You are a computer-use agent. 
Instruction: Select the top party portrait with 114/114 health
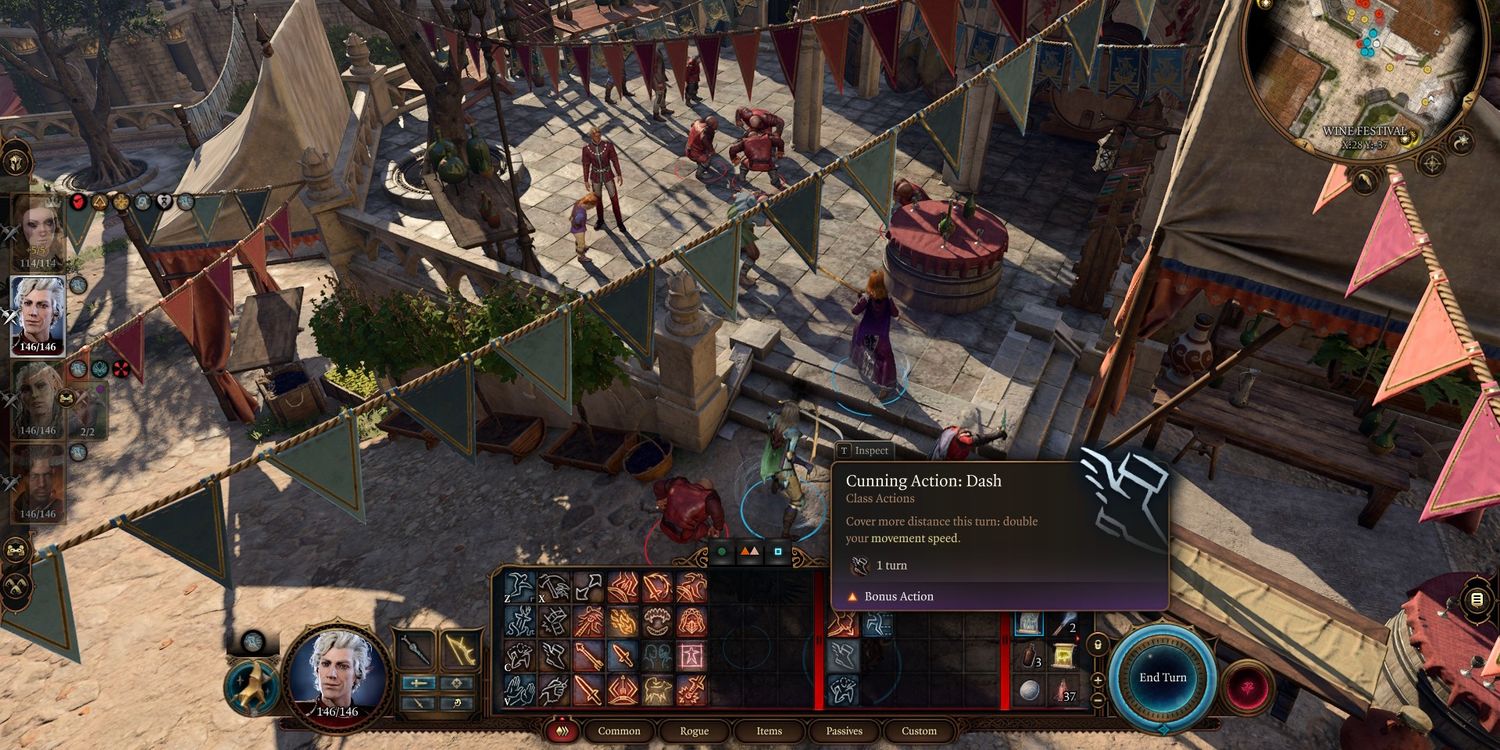click(x=38, y=230)
